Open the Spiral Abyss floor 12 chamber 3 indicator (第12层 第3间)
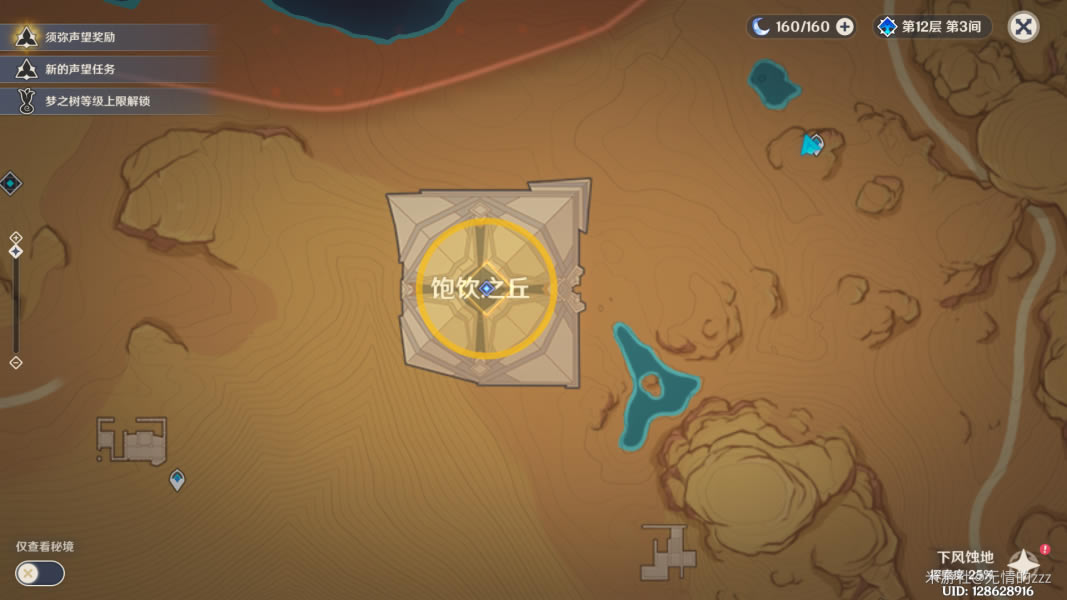The image size is (1067, 600). (933, 27)
